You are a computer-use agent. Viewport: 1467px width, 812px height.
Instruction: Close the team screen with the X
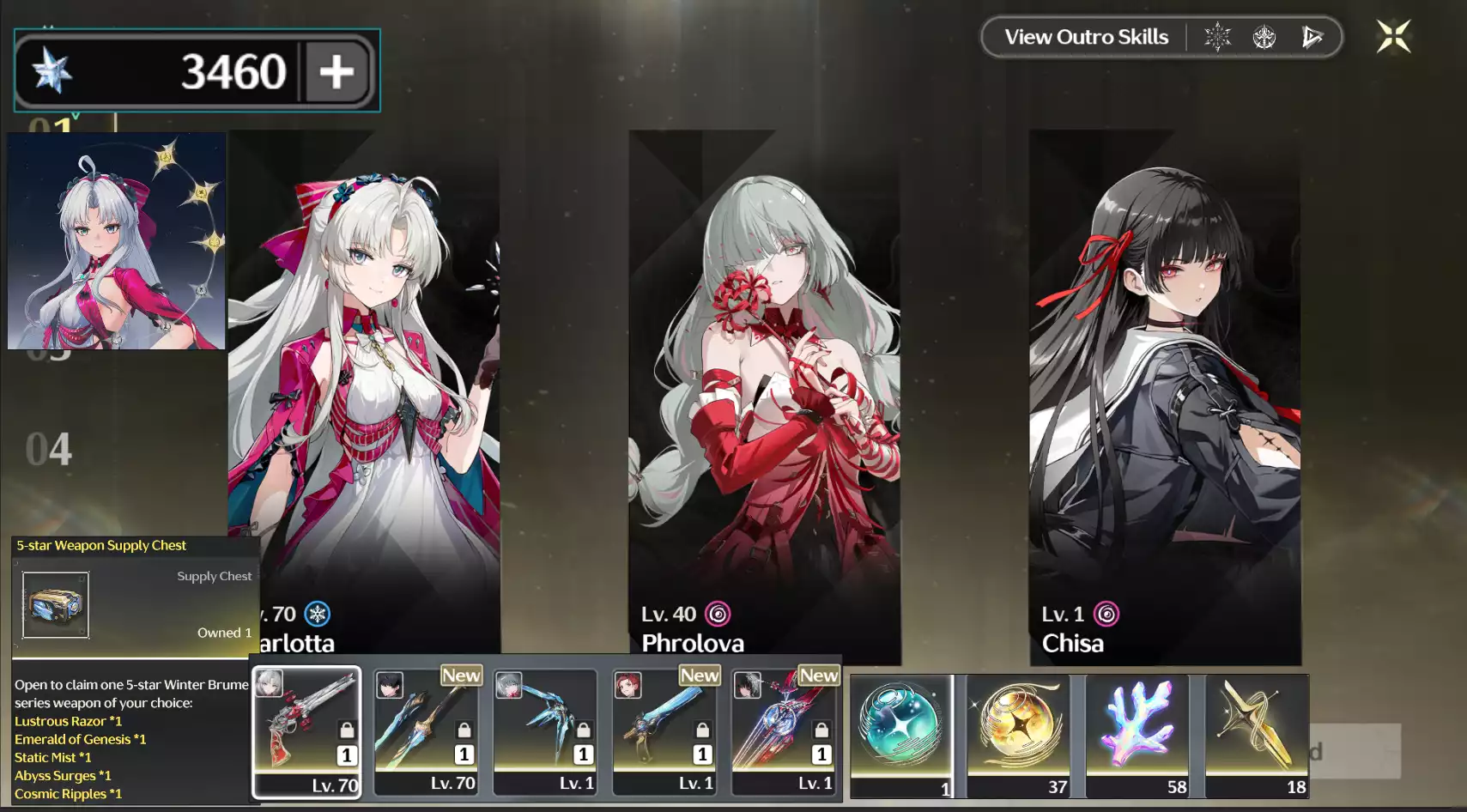(1393, 37)
